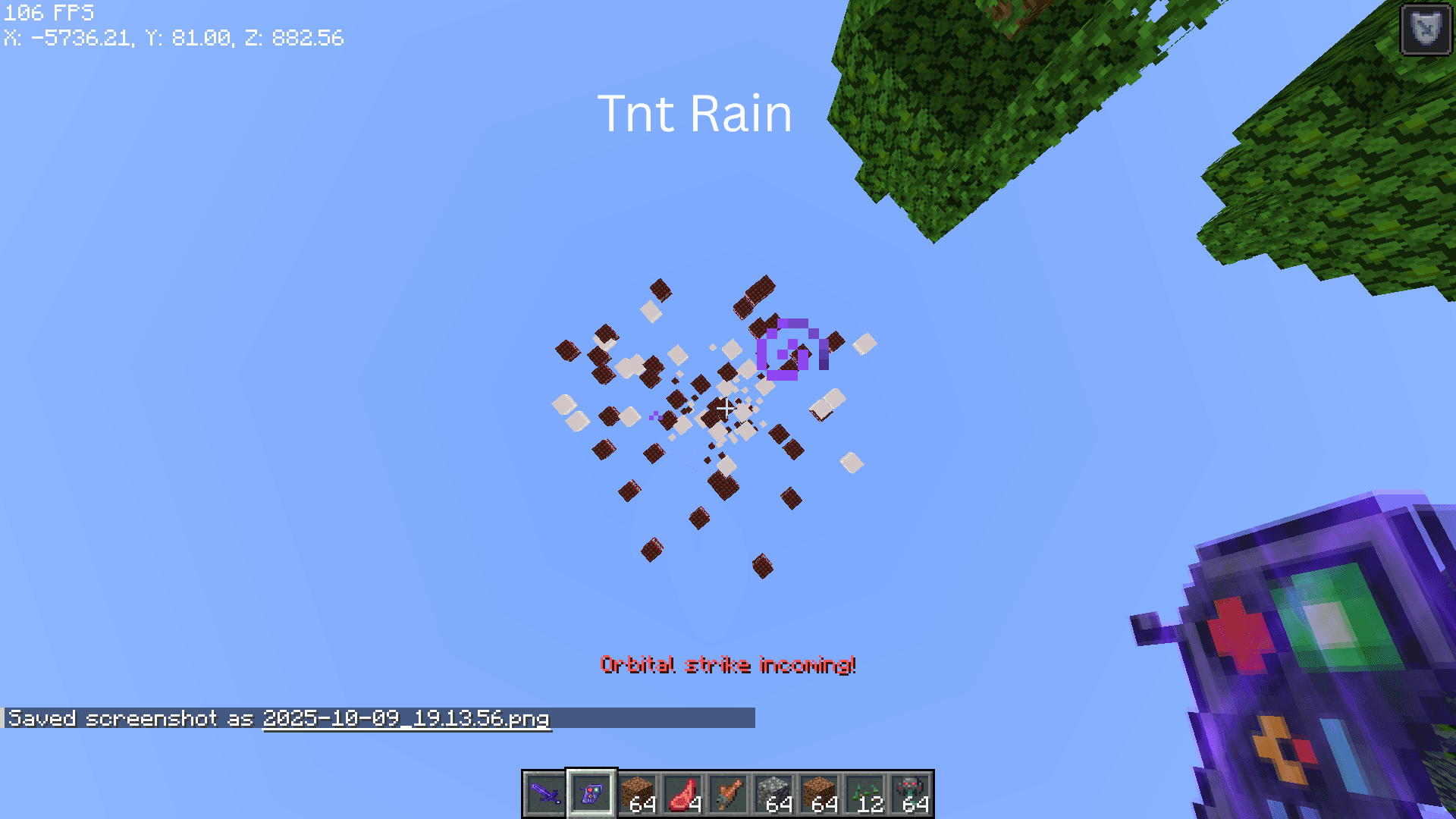
Task: Select the purple remote device slot
Action: [591, 794]
